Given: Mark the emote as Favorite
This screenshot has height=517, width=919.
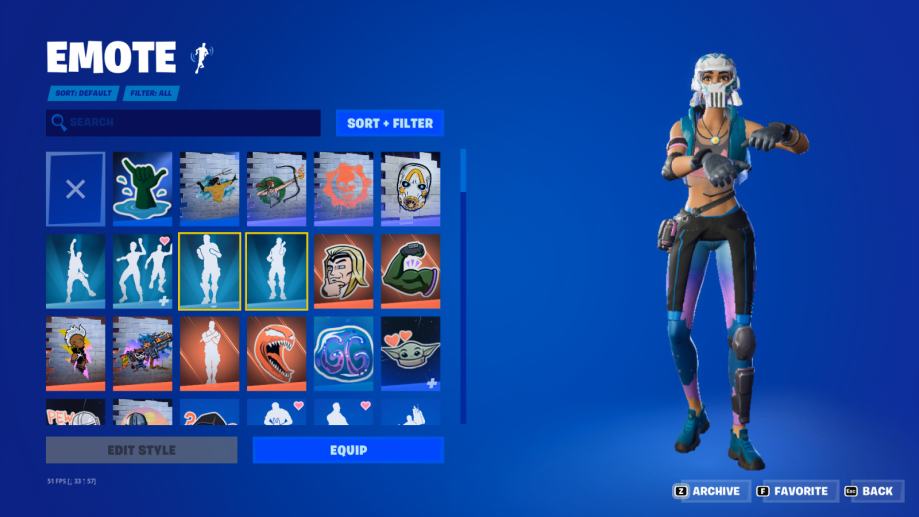Looking at the screenshot, I should [792, 491].
